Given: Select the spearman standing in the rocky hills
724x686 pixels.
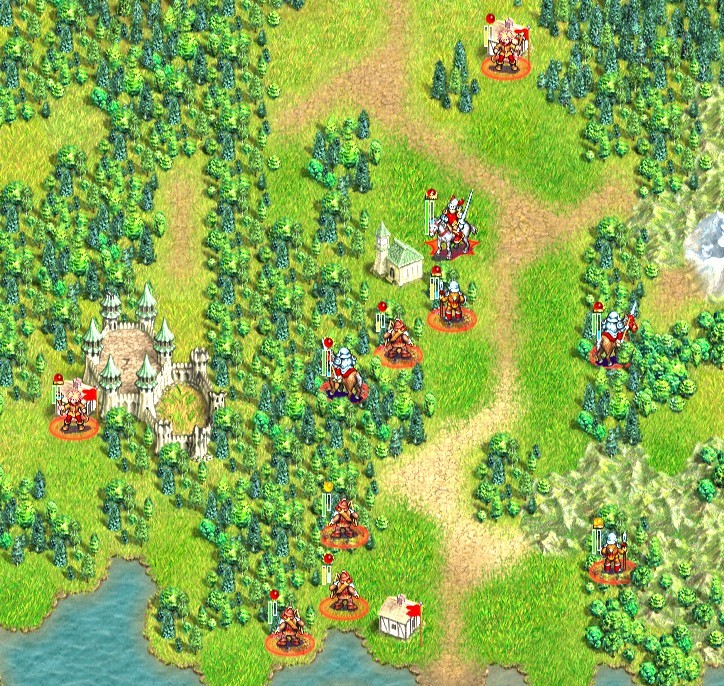Looking at the screenshot, I should coord(611,555).
